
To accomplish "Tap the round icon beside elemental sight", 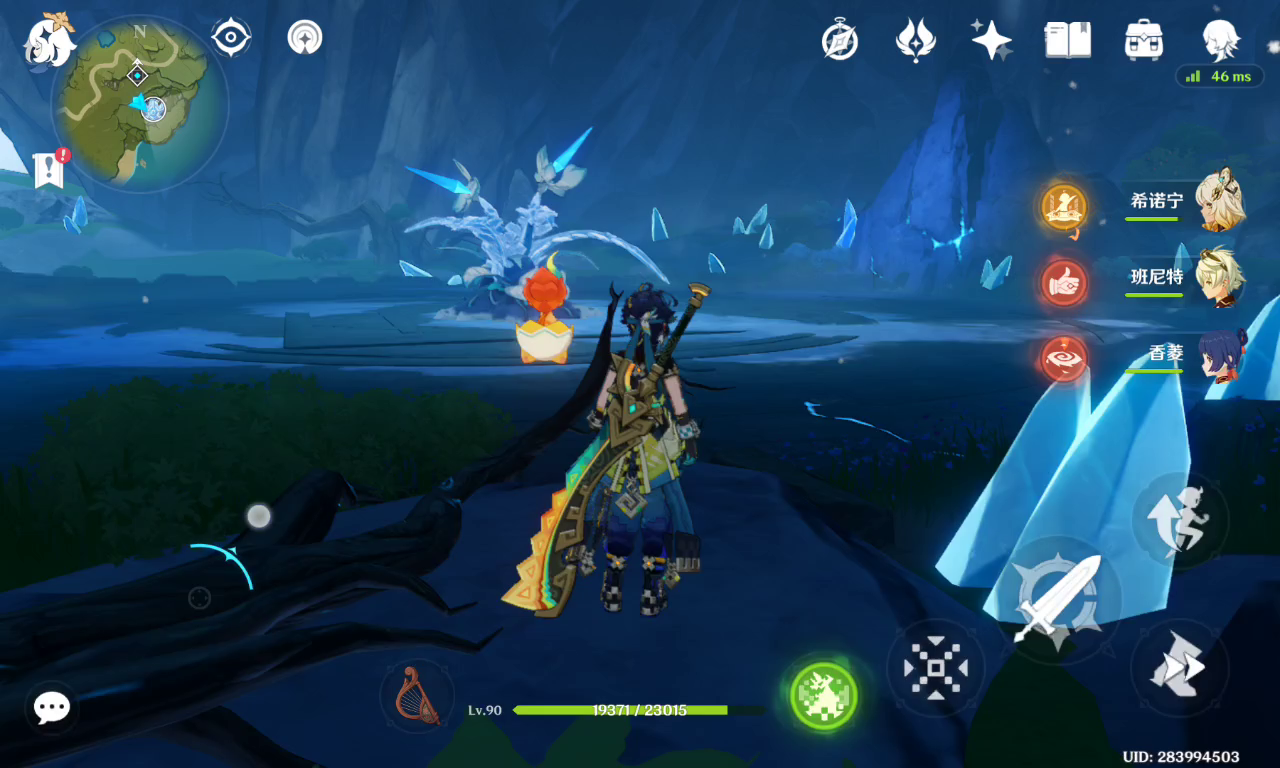I will point(304,38).
